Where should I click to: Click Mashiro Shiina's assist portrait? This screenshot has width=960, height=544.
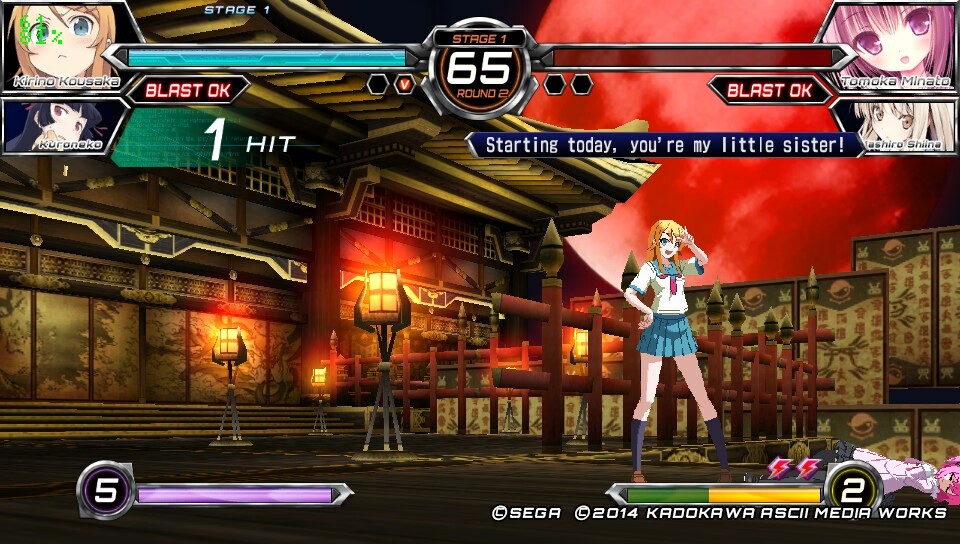[x=896, y=126]
